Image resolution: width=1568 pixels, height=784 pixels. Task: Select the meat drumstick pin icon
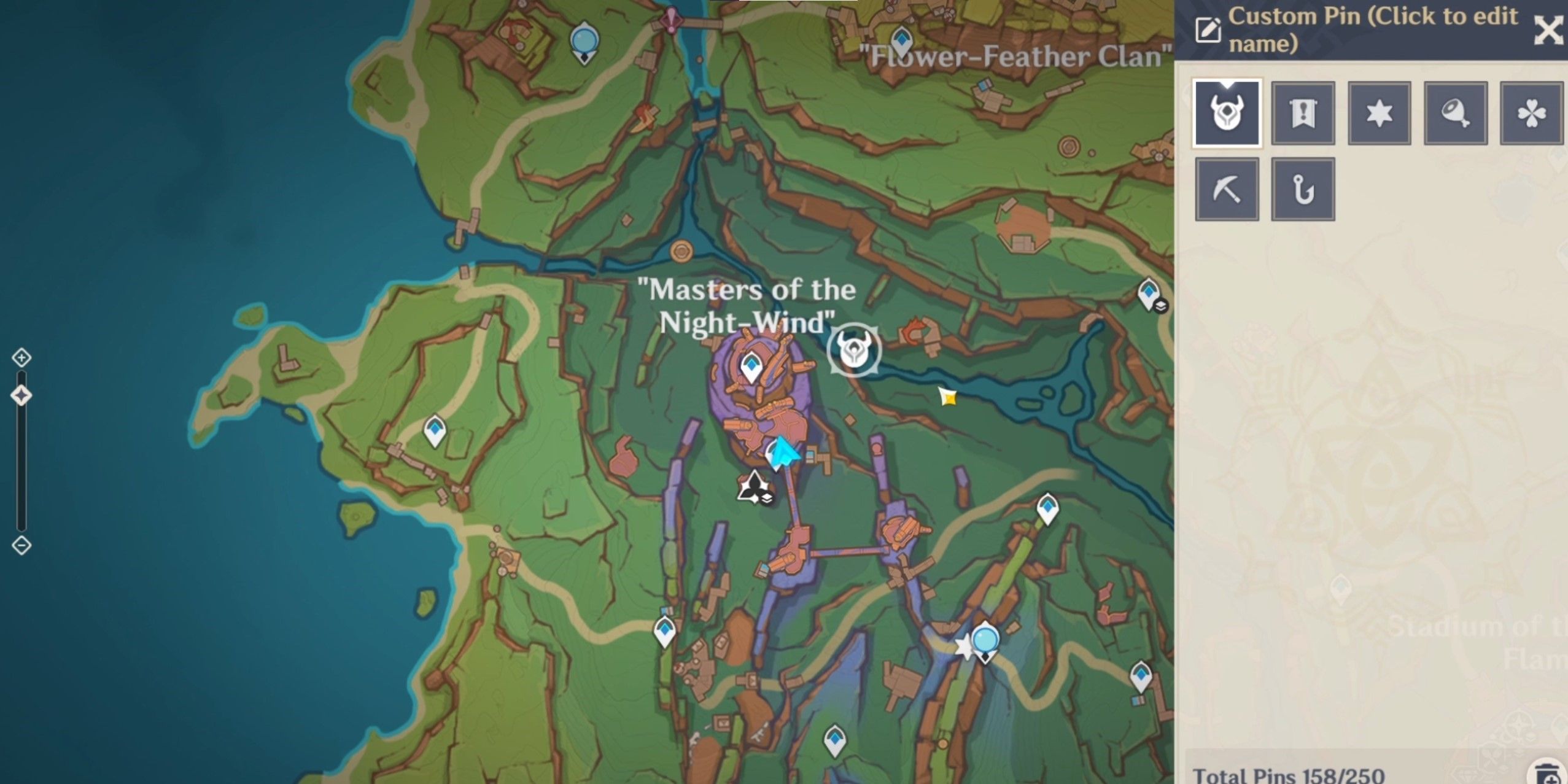click(1455, 113)
